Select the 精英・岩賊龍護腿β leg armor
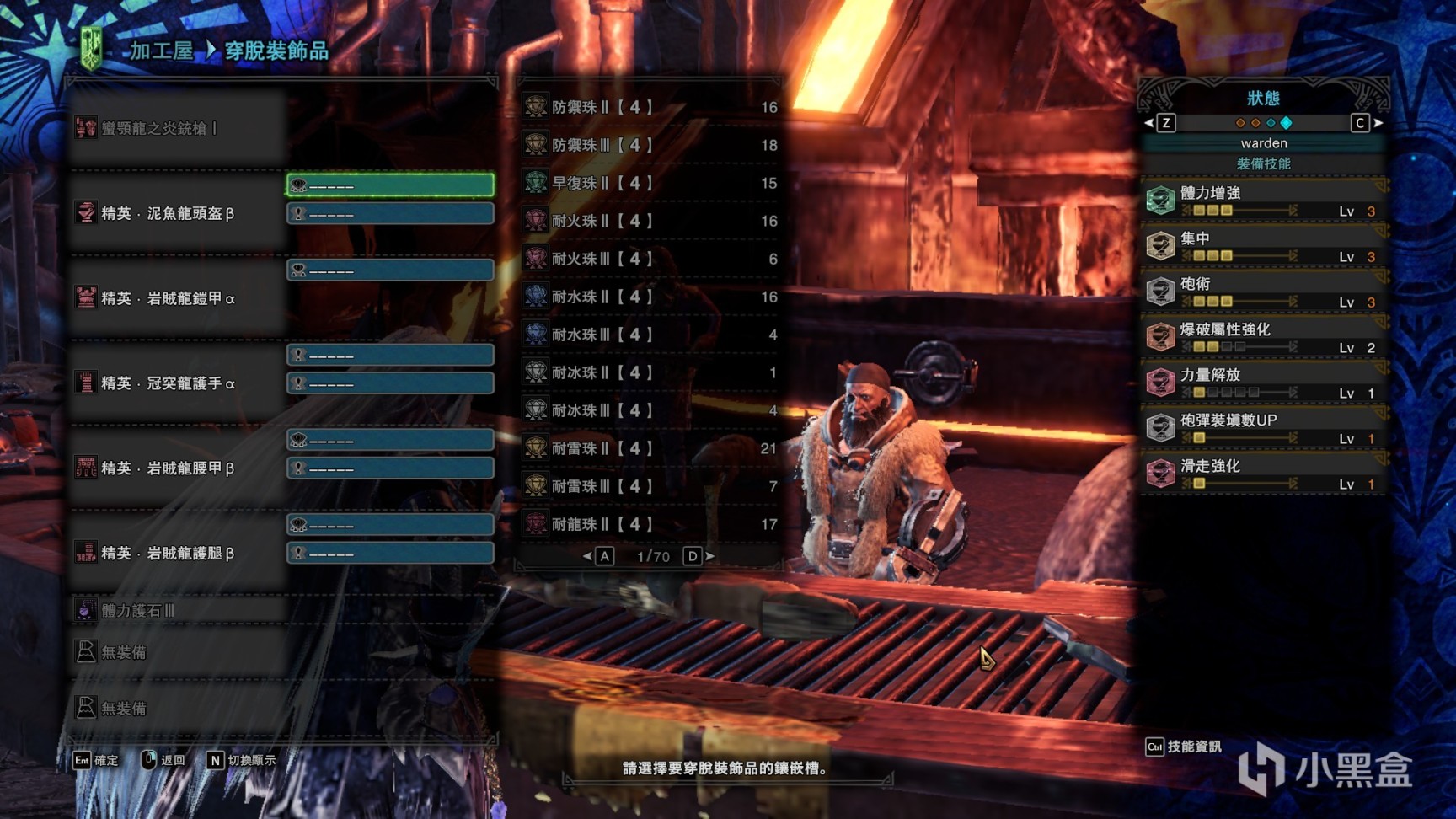The image size is (1456, 819). 167,554
